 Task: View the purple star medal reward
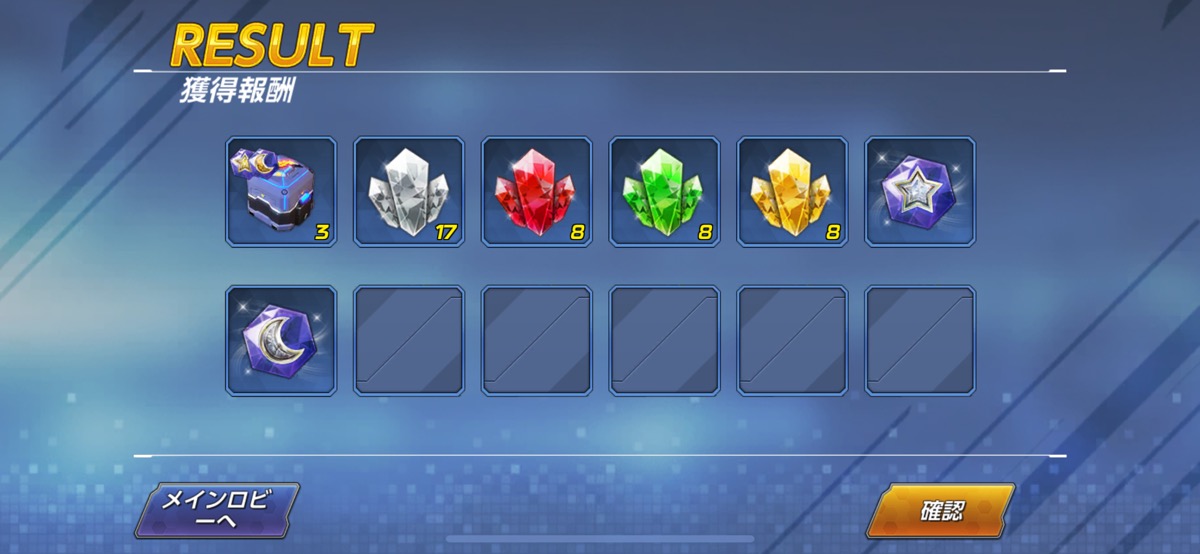[920, 192]
